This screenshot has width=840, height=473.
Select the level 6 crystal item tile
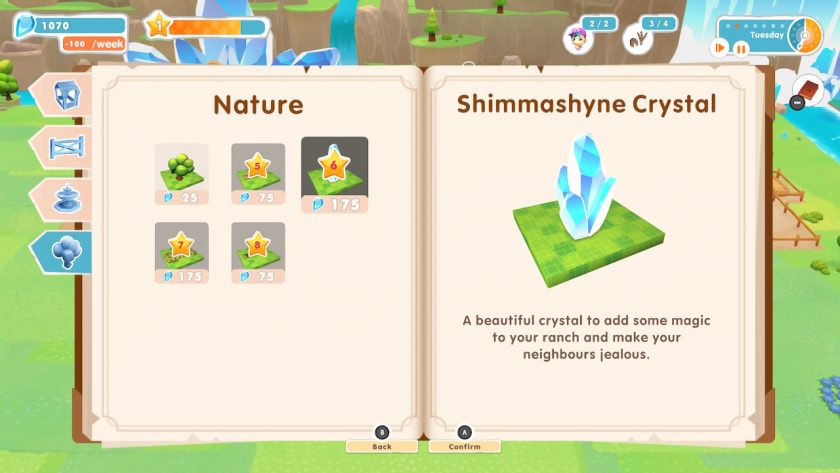pyautogui.click(x=334, y=173)
